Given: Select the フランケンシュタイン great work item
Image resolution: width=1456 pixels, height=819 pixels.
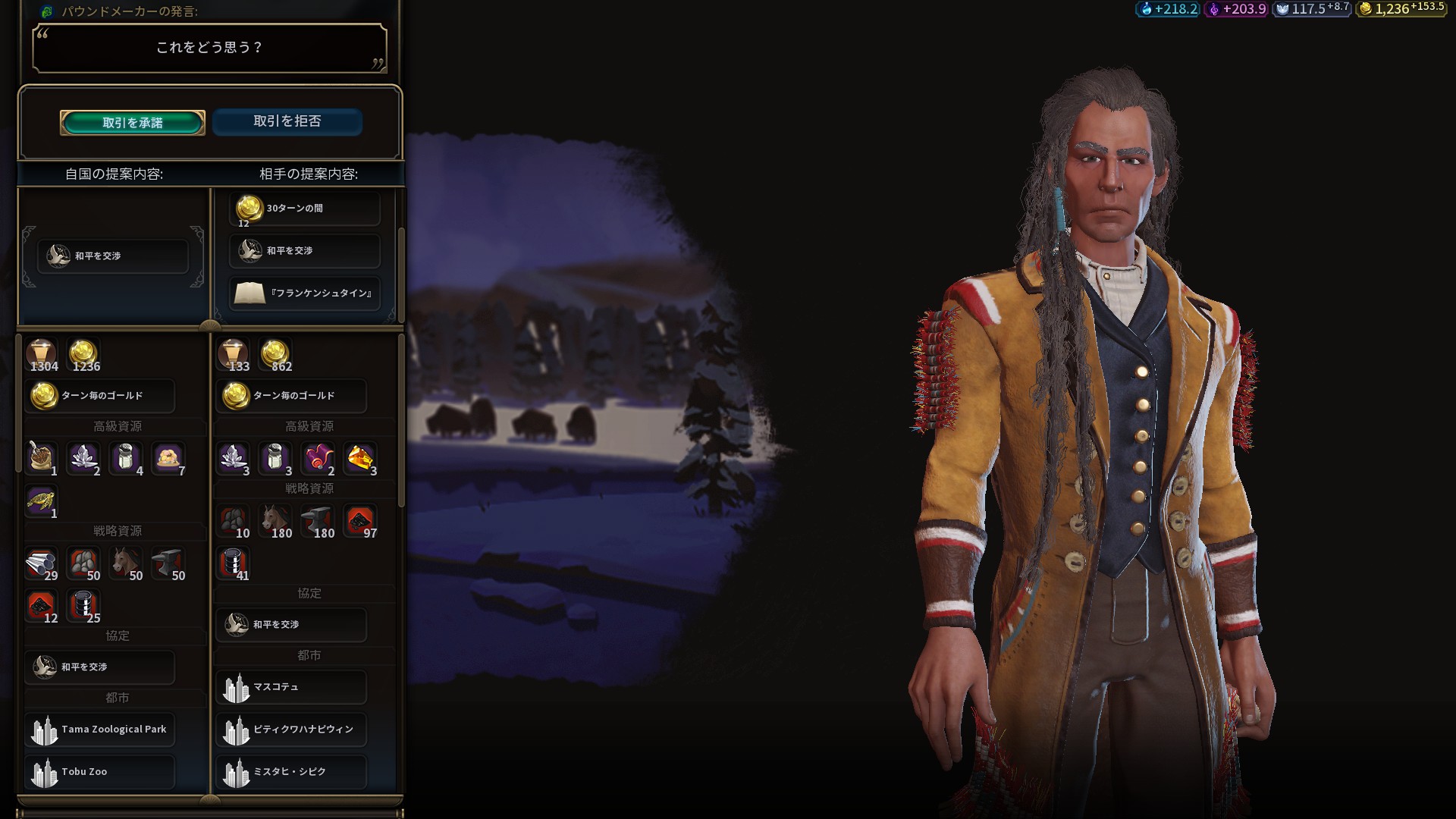Looking at the screenshot, I should [305, 293].
